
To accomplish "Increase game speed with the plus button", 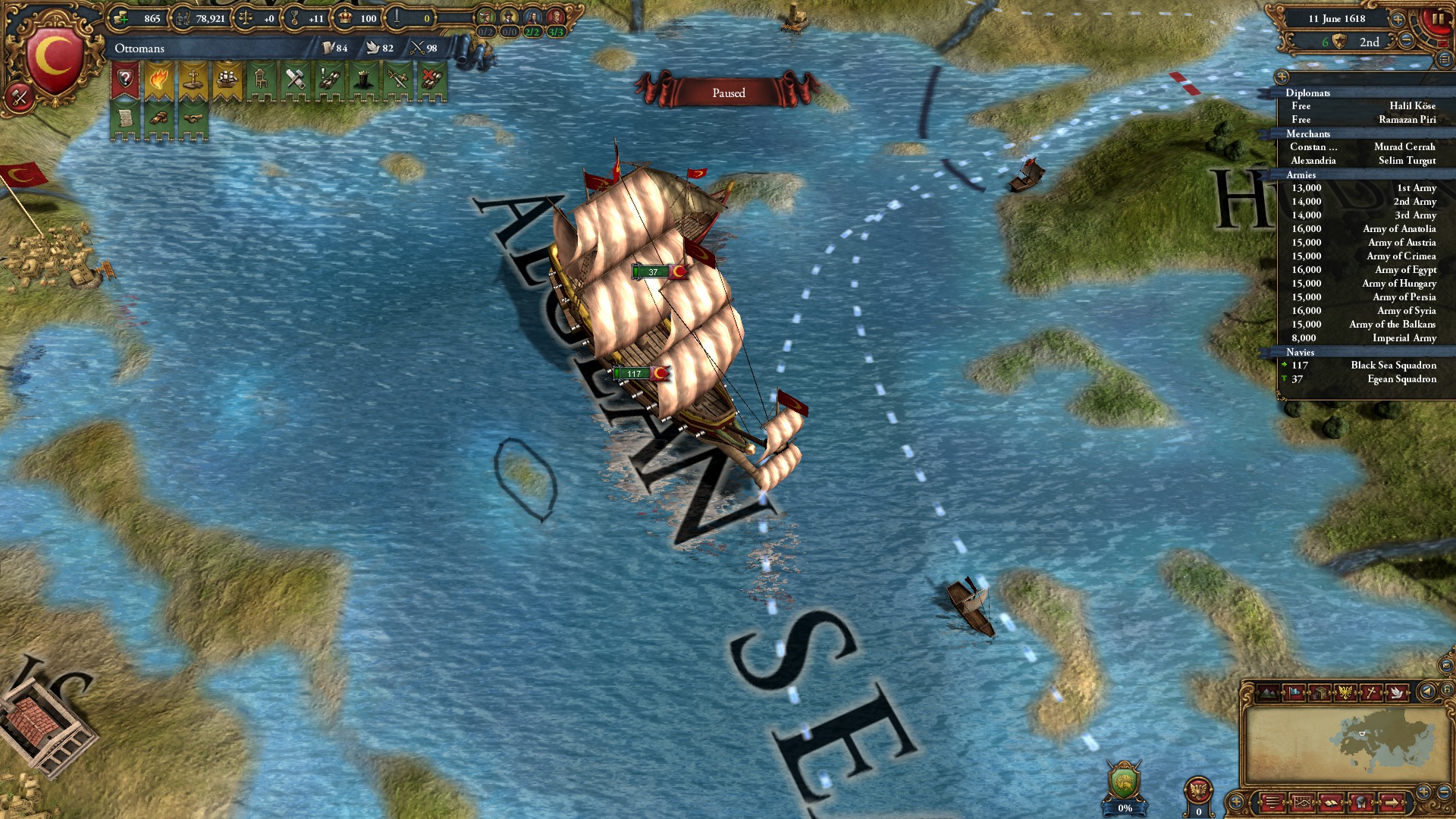I will pos(1397,20).
